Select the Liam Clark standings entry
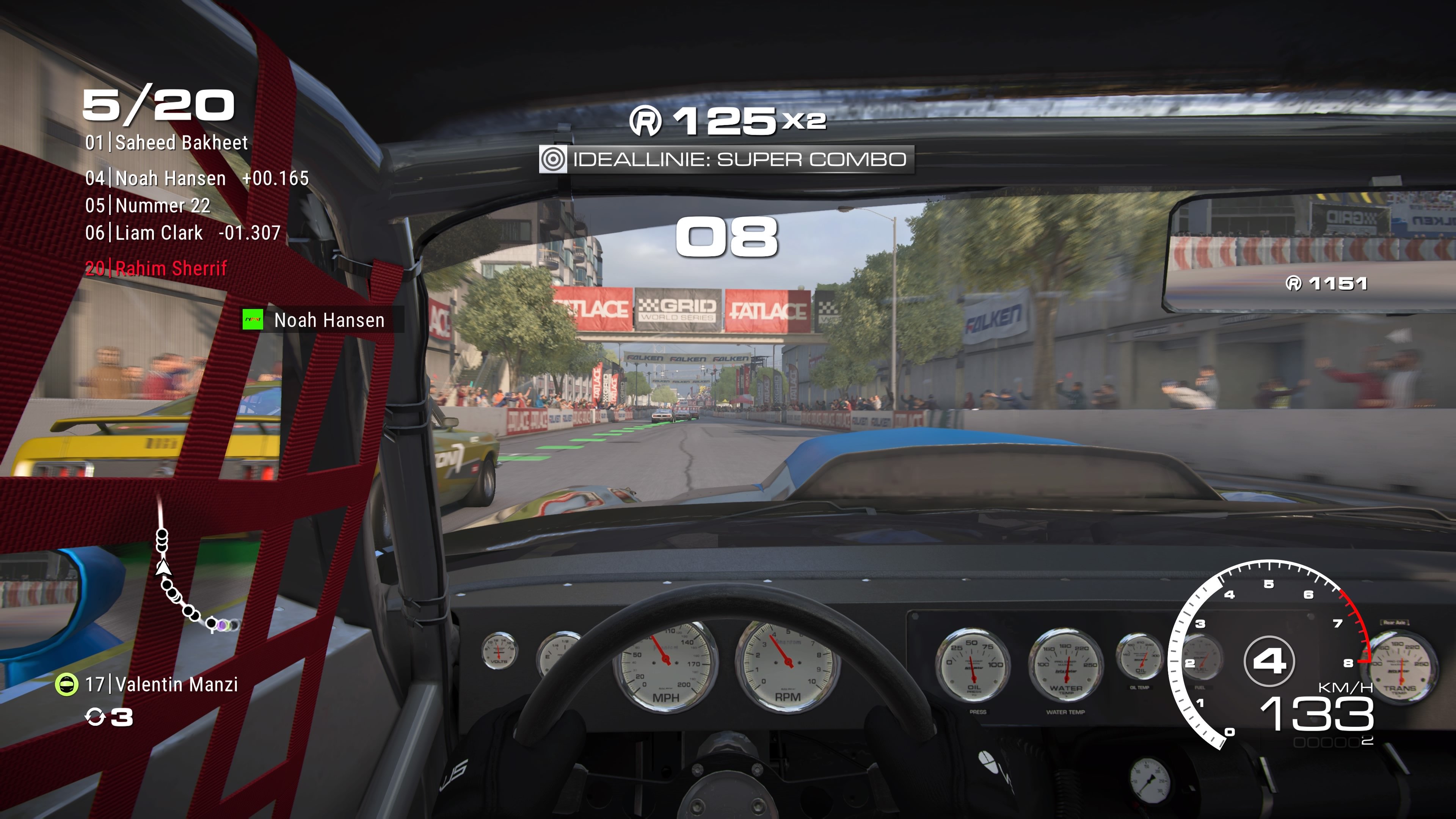The image size is (1456, 819). 182,233
